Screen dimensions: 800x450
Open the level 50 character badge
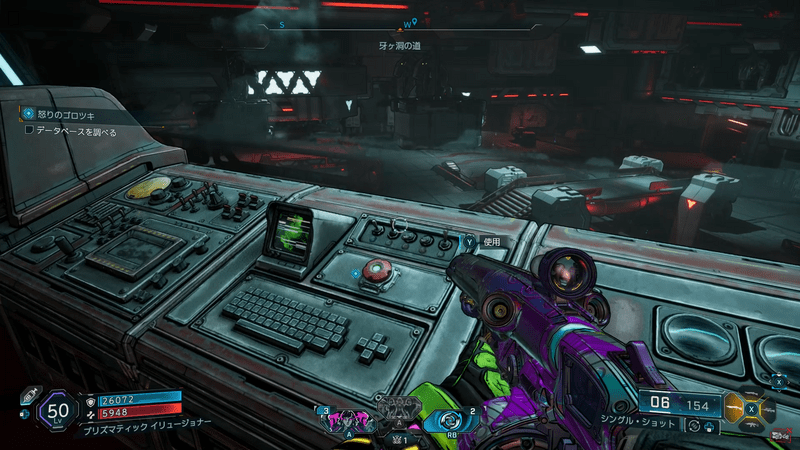click(59, 409)
